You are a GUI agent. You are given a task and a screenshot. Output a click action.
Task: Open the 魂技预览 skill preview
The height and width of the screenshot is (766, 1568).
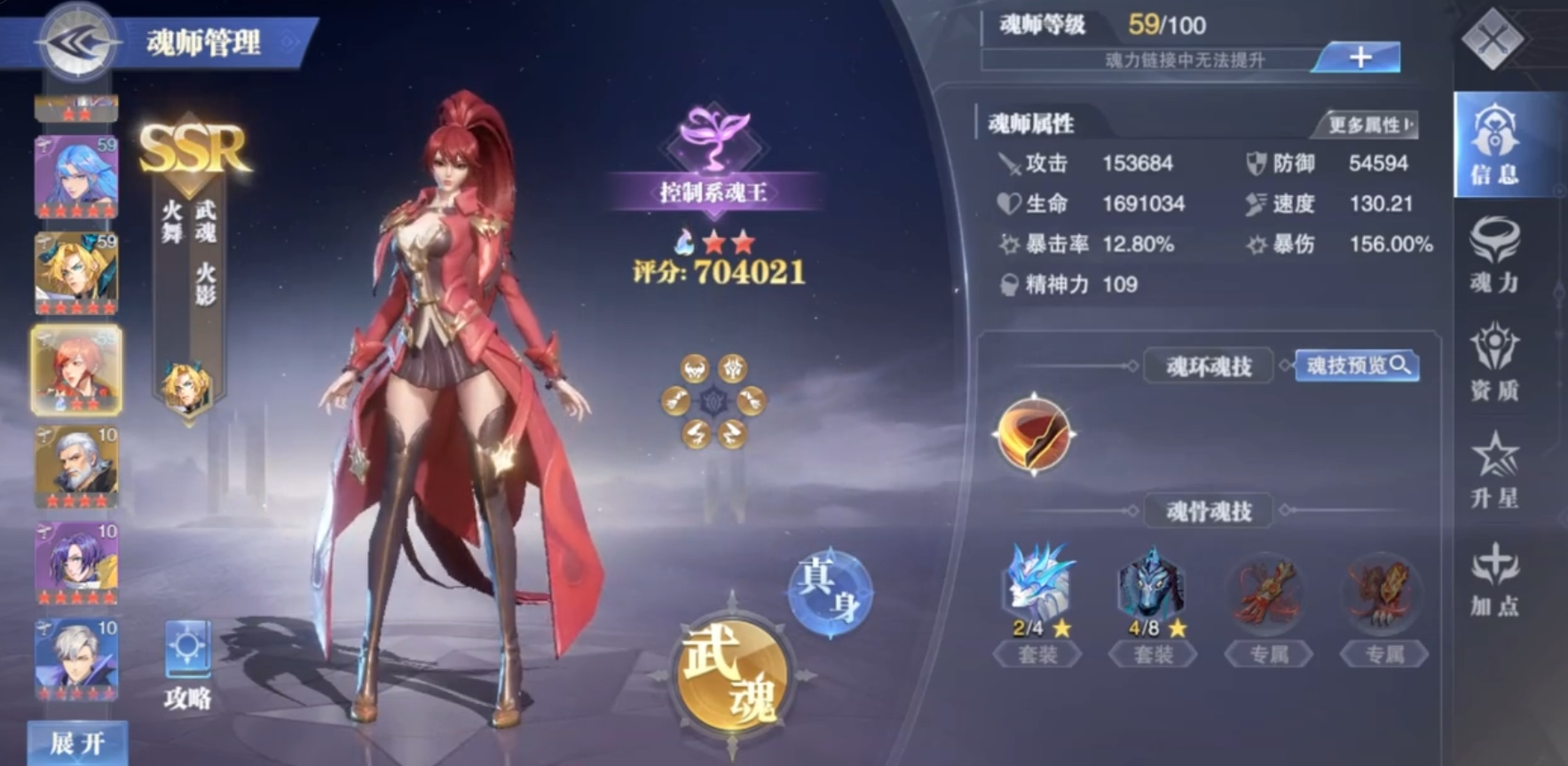tap(1356, 367)
